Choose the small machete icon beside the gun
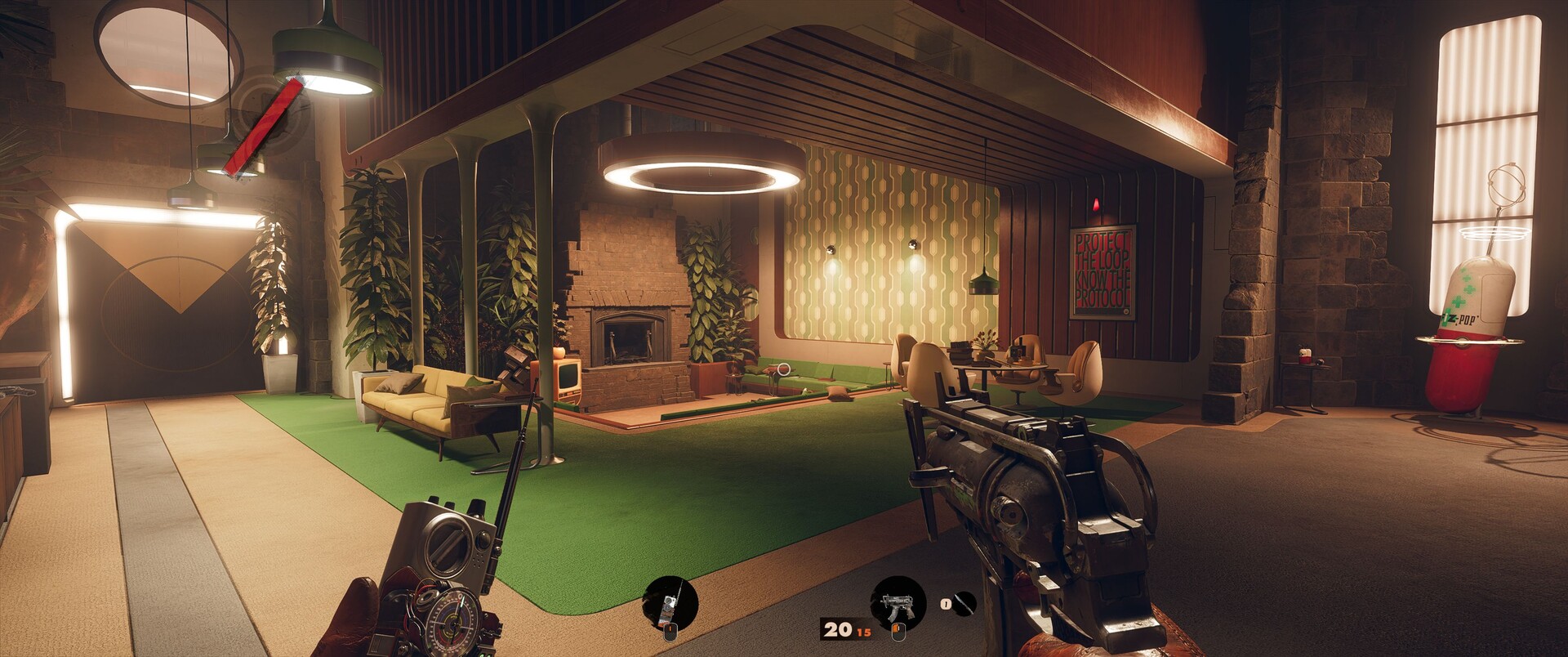This screenshot has height=657, width=1568. click(964, 604)
